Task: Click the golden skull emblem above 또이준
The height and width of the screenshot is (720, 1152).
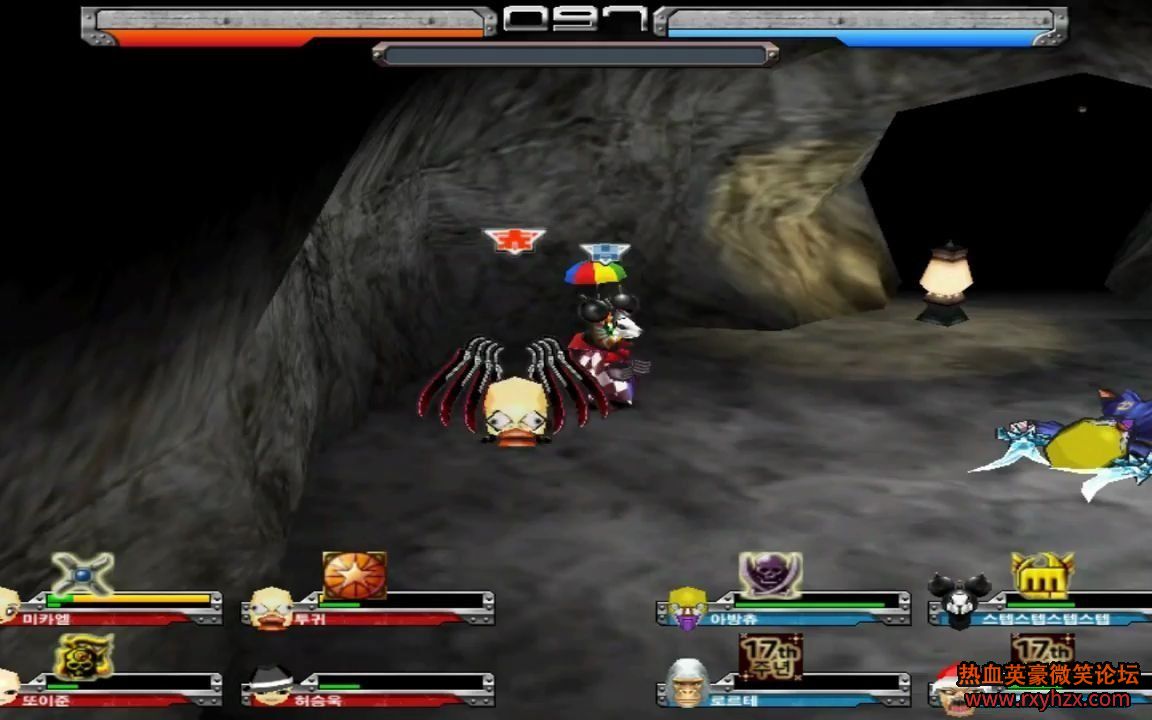Action: click(x=83, y=656)
